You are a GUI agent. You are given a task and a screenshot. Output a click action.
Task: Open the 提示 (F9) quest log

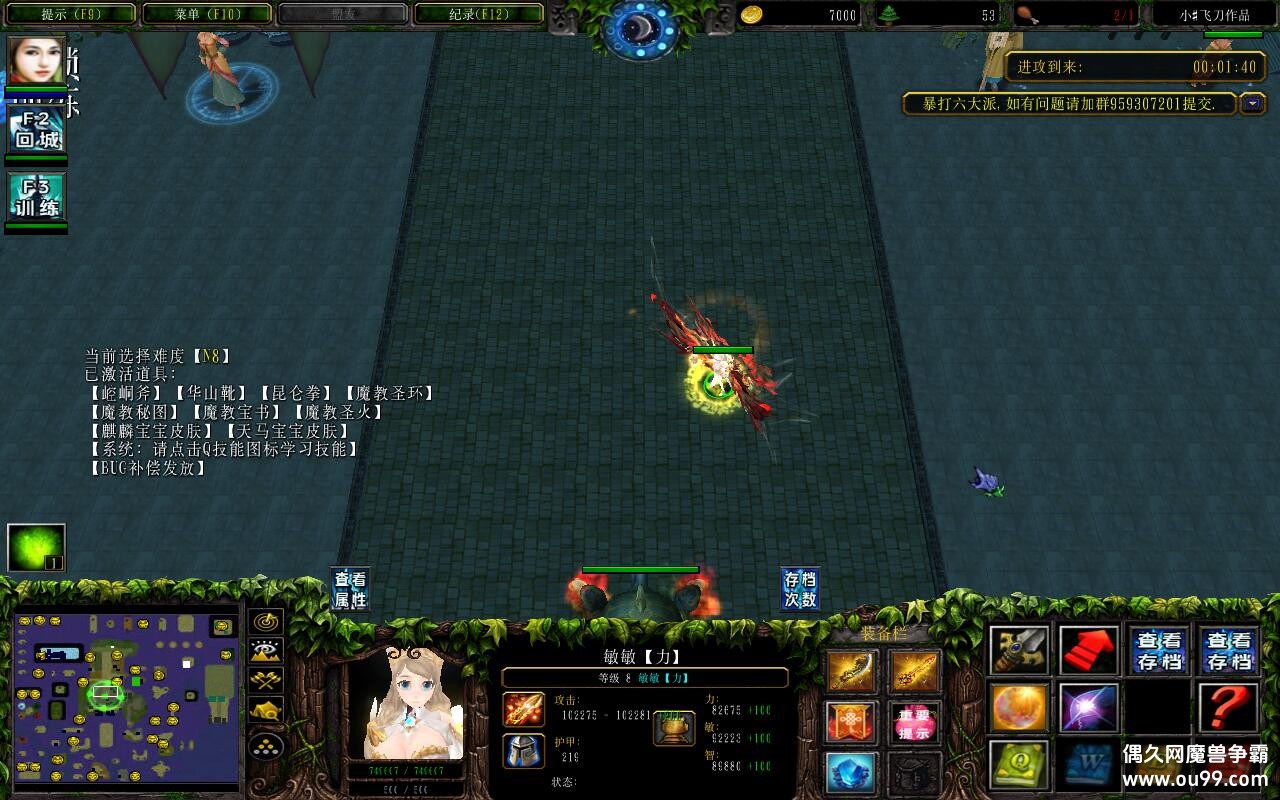click(x=68, y=14)
